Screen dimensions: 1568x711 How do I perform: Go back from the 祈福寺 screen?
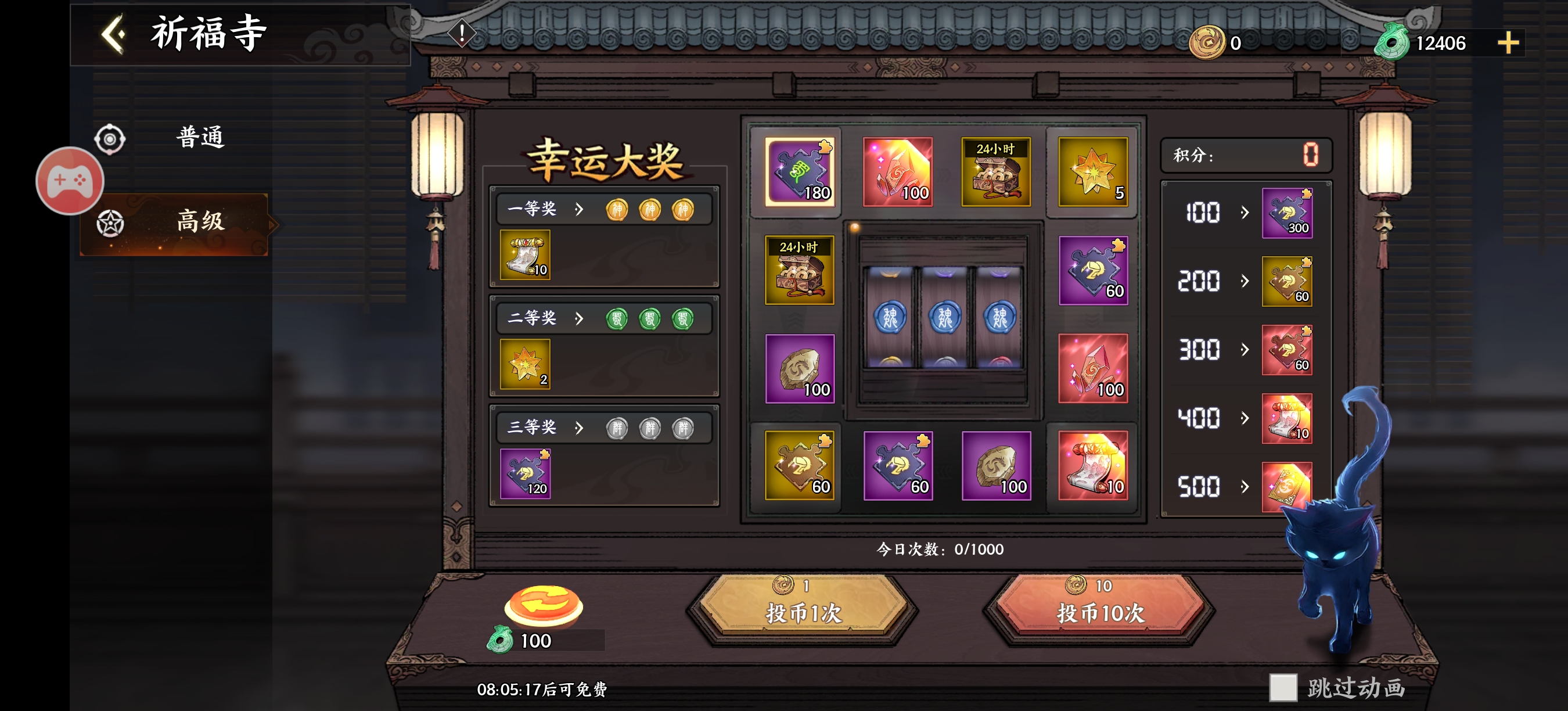pos(114,34)
